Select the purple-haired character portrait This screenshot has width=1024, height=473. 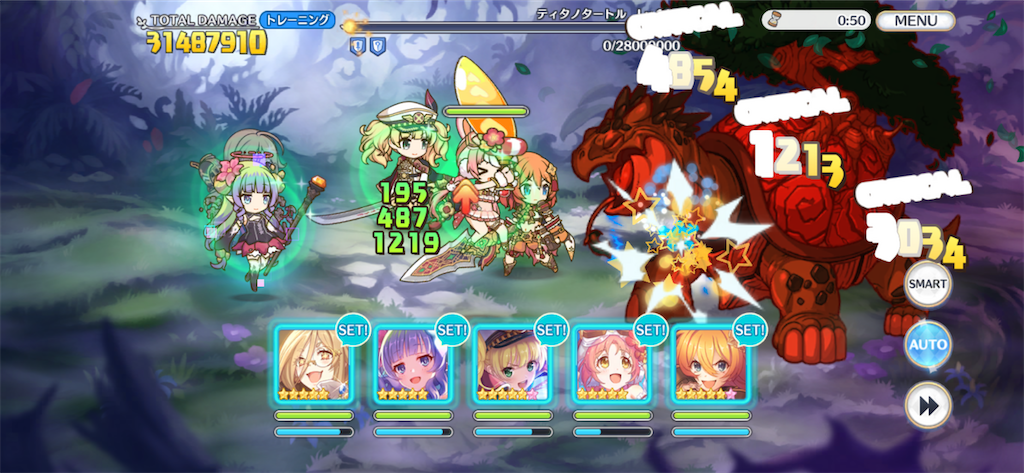click(412, 363)
